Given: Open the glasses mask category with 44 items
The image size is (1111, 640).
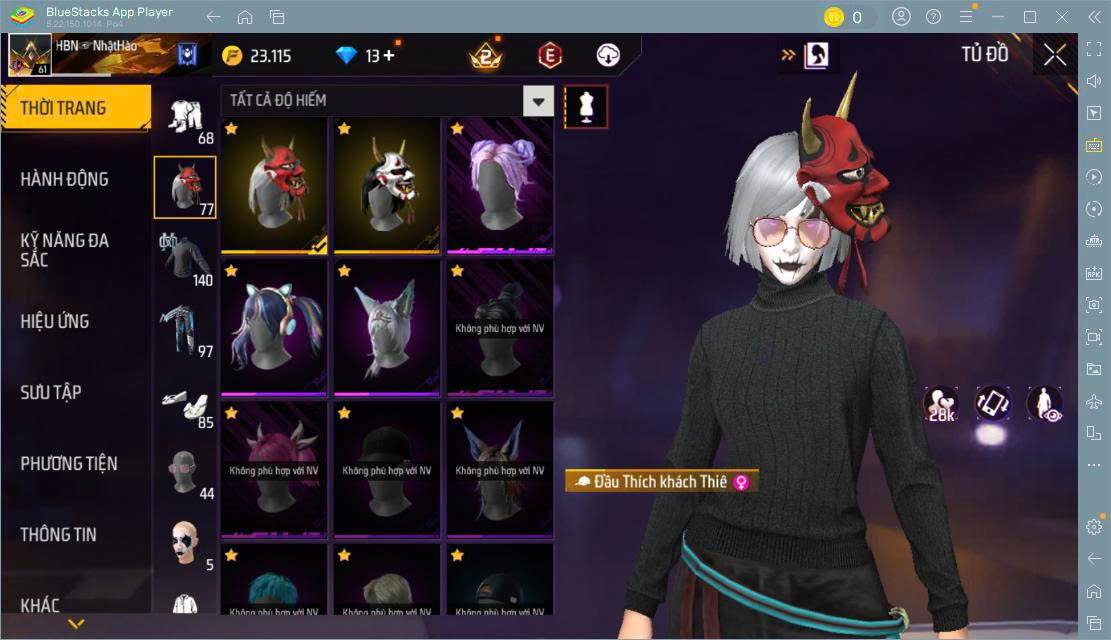Looking at the screenshot, I should coord(185,472).
